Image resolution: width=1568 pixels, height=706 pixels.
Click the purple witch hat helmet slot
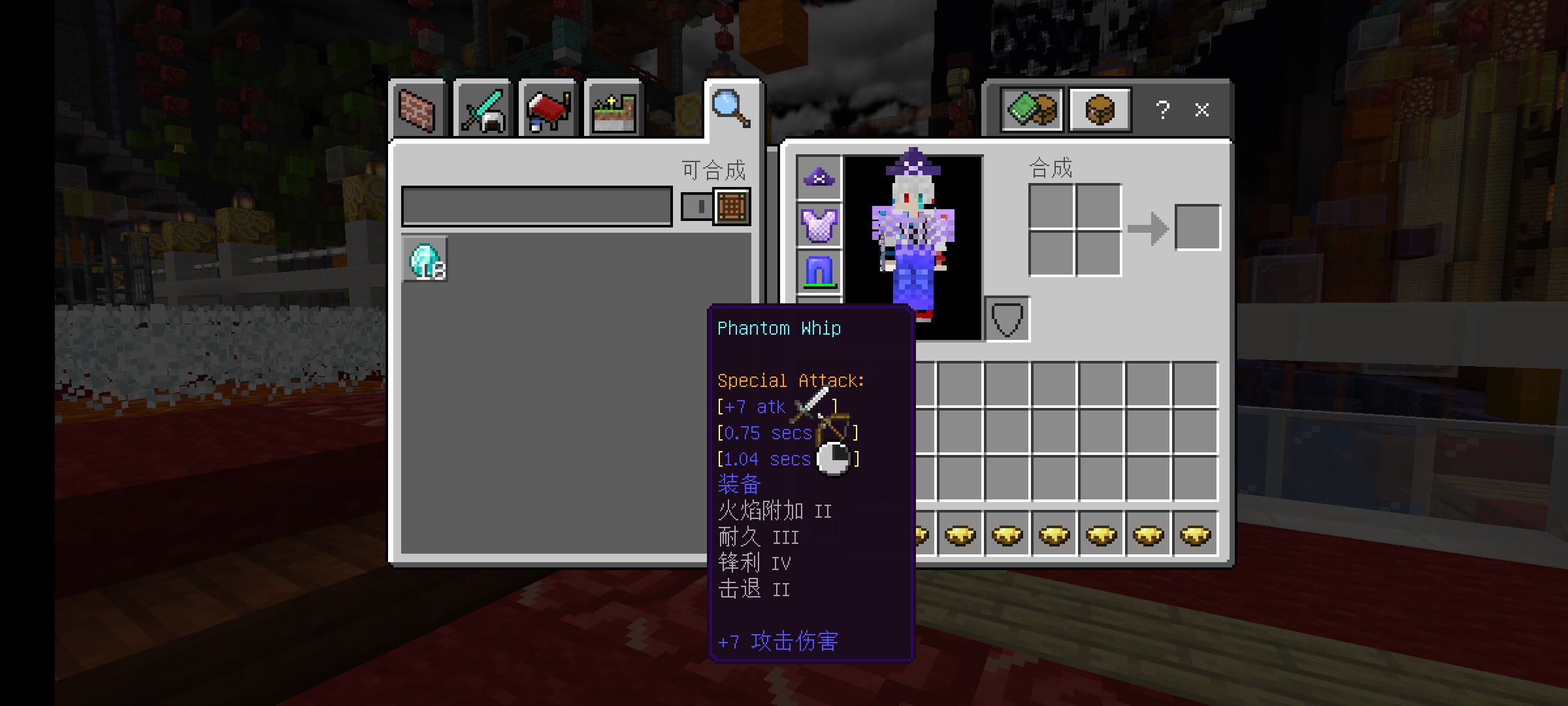(x=819, y=178)
